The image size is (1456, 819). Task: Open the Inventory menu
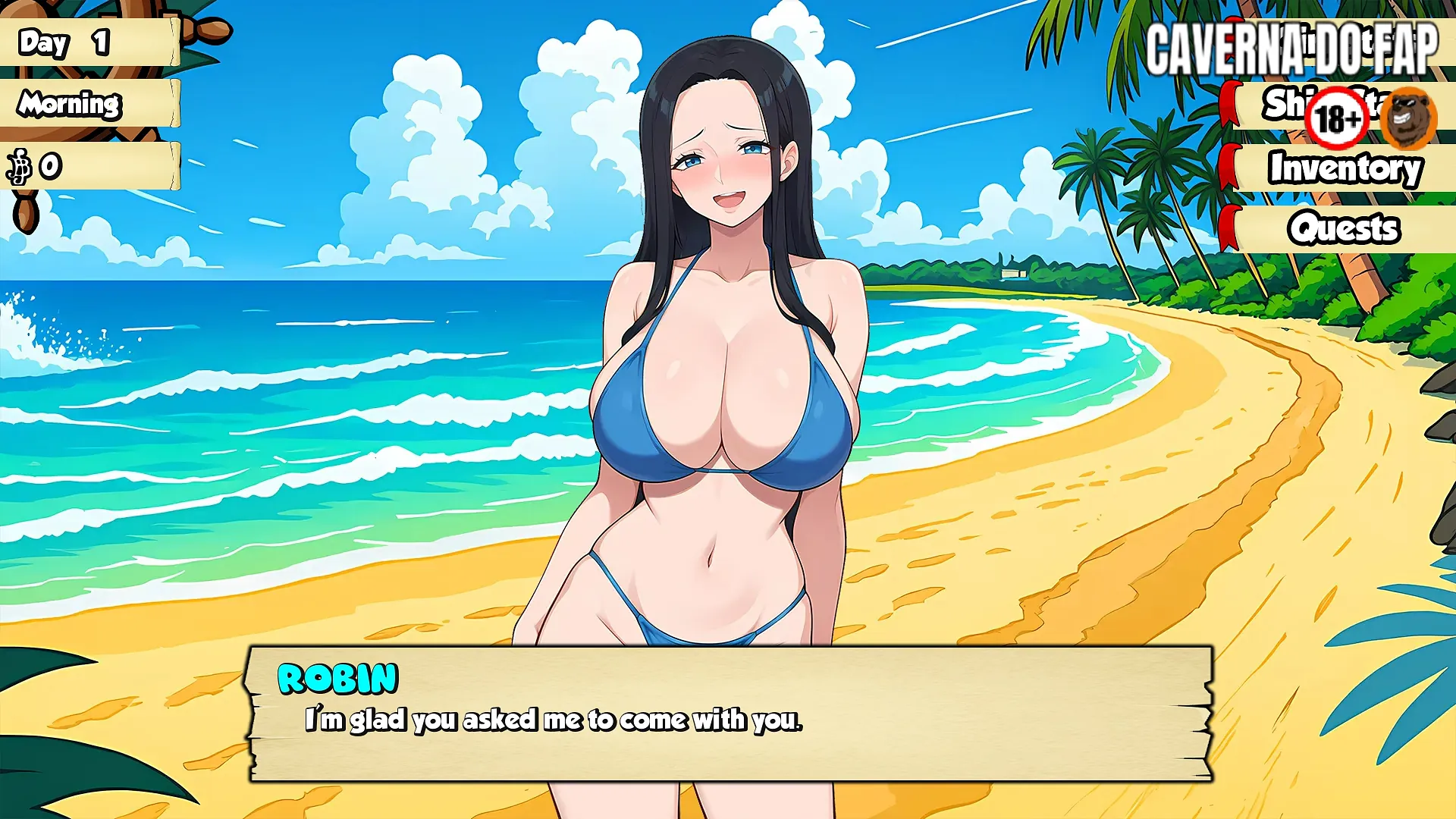pyautogui.click(x=1344, y=168)
